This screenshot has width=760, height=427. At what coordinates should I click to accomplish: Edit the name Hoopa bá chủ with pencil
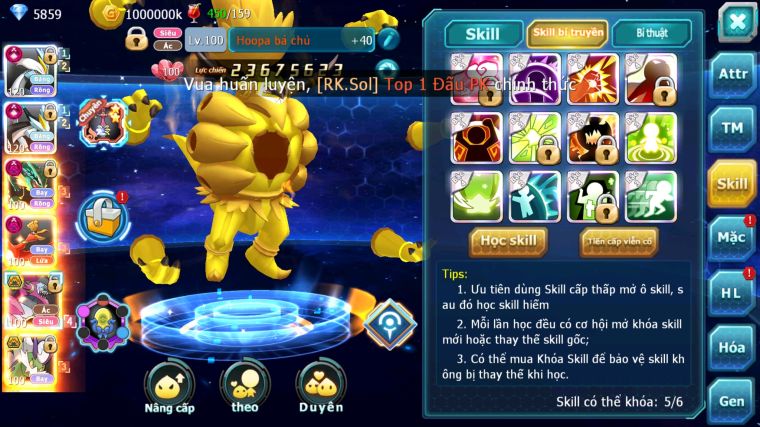pyautogui.click(x=389, y=40)
